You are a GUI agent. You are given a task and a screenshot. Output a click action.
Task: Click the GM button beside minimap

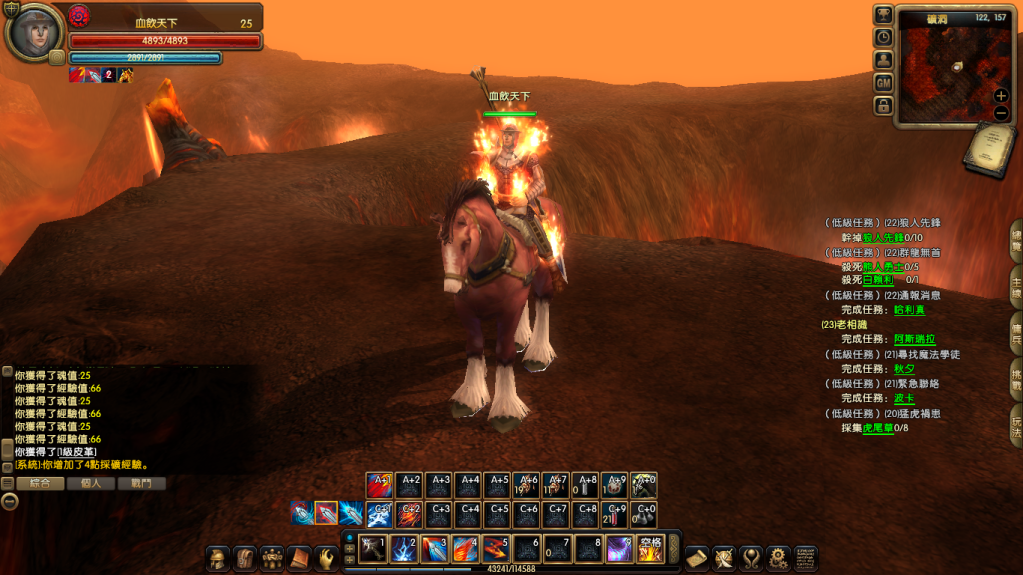(x=883, y=82)
